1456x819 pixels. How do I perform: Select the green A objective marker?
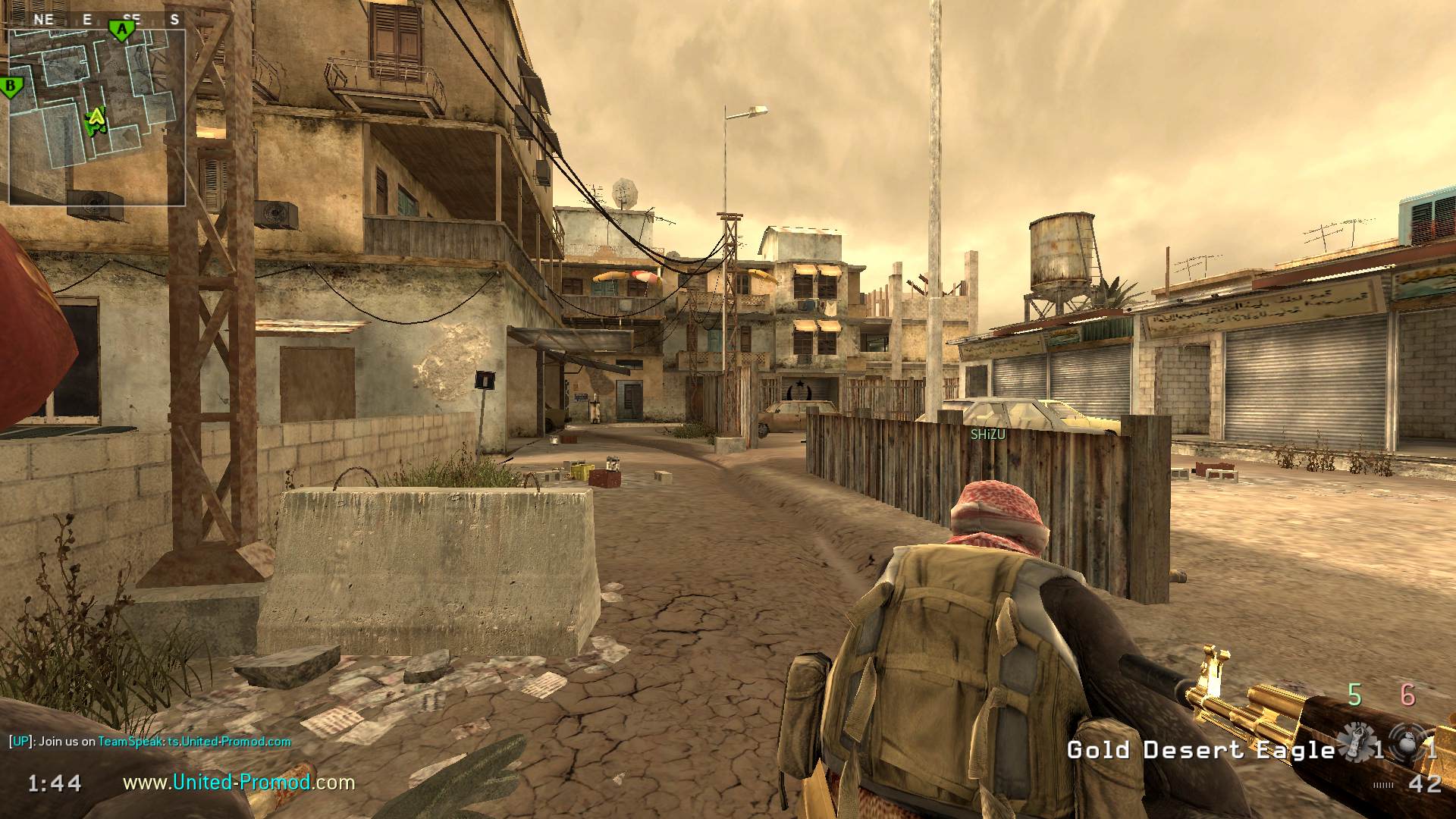click(x=121, y=30)
